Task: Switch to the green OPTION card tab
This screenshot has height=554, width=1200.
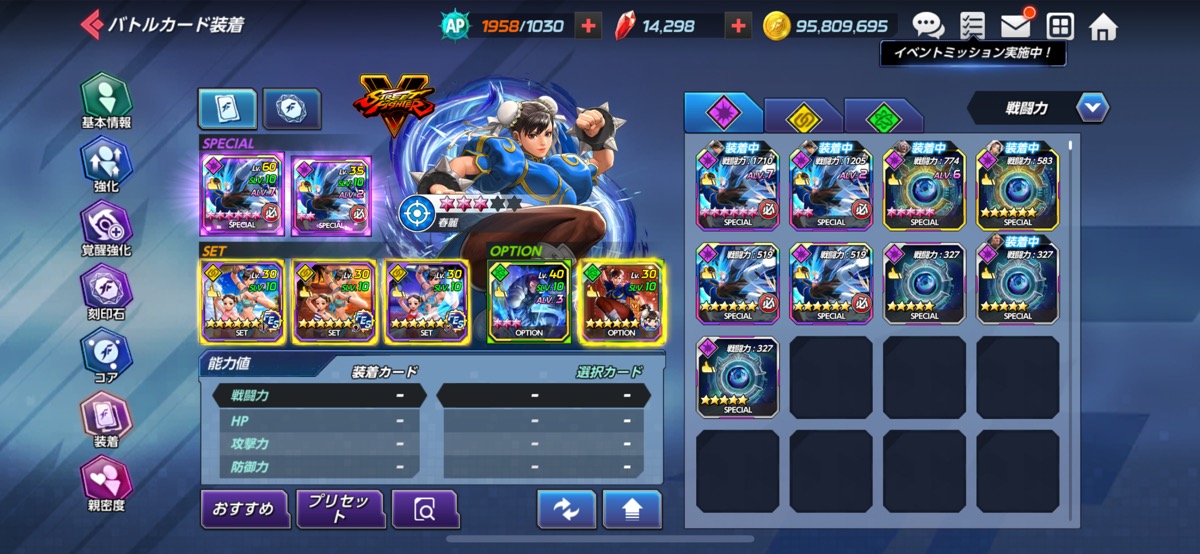Action: 882,115
